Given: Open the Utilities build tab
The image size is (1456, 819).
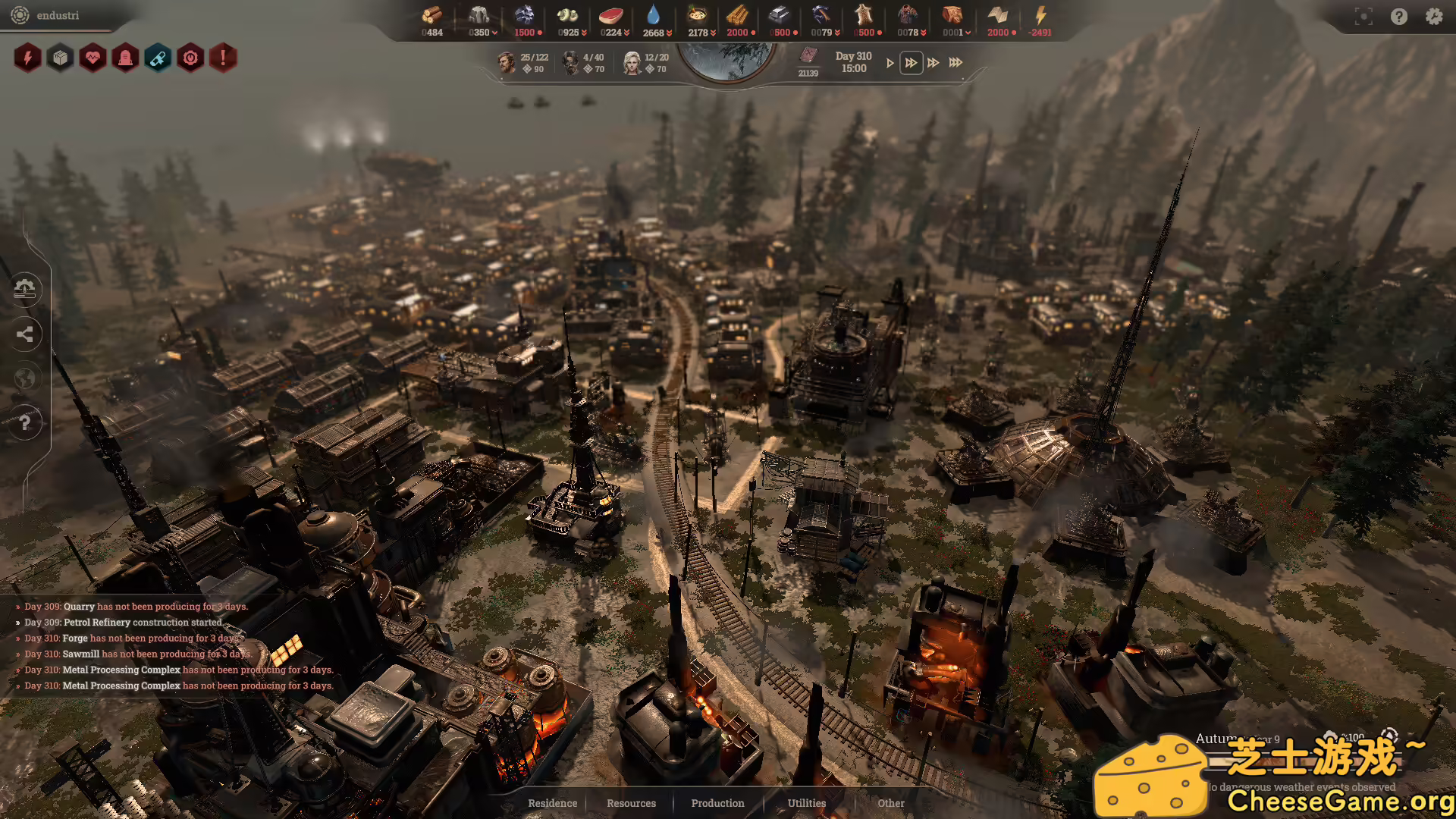Looking at the screenshot, I should pyautogui.click(x=806, y=803).
